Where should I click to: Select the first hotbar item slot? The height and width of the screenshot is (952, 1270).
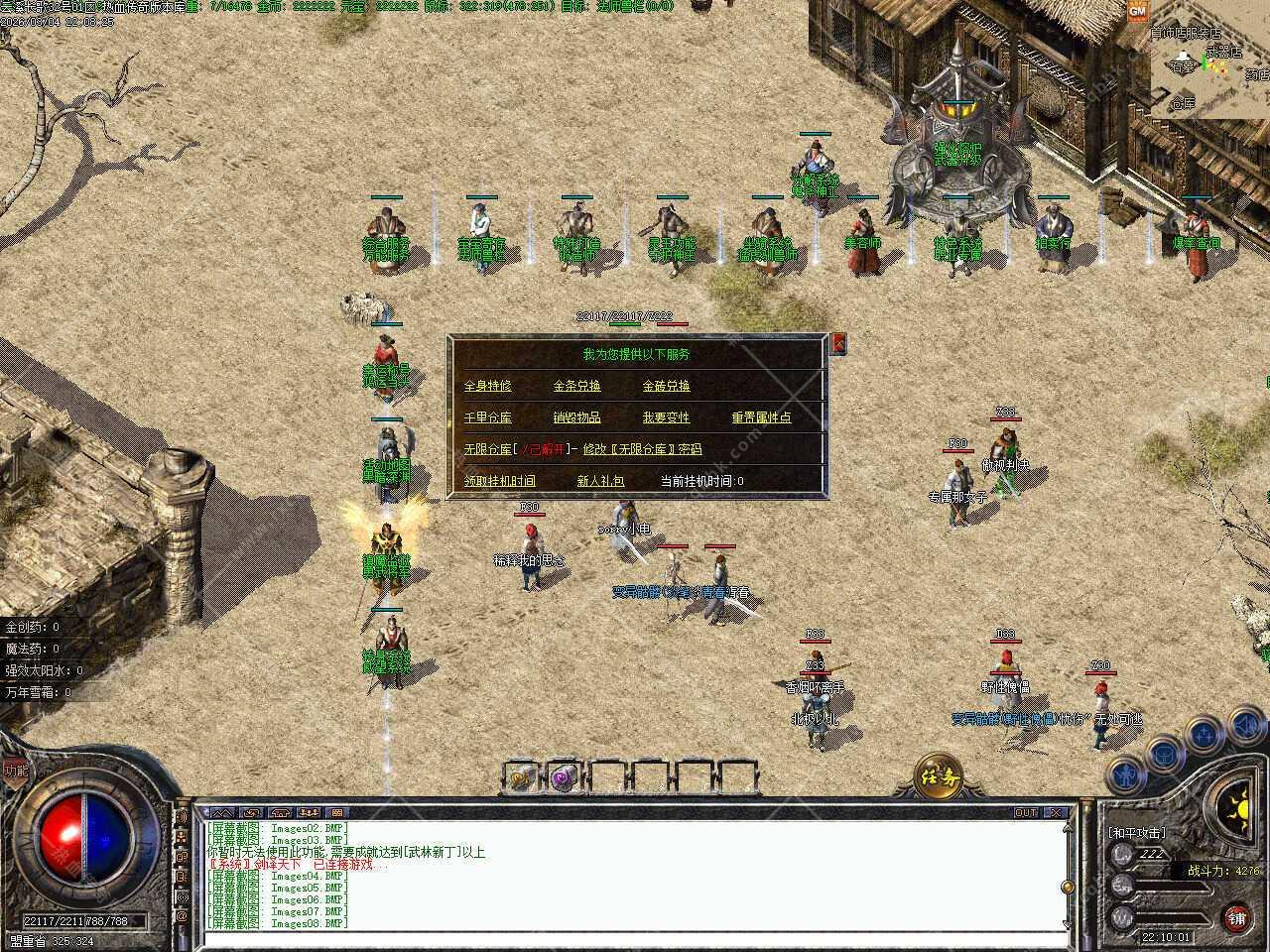pyautogui.click(x=520, y=777)
